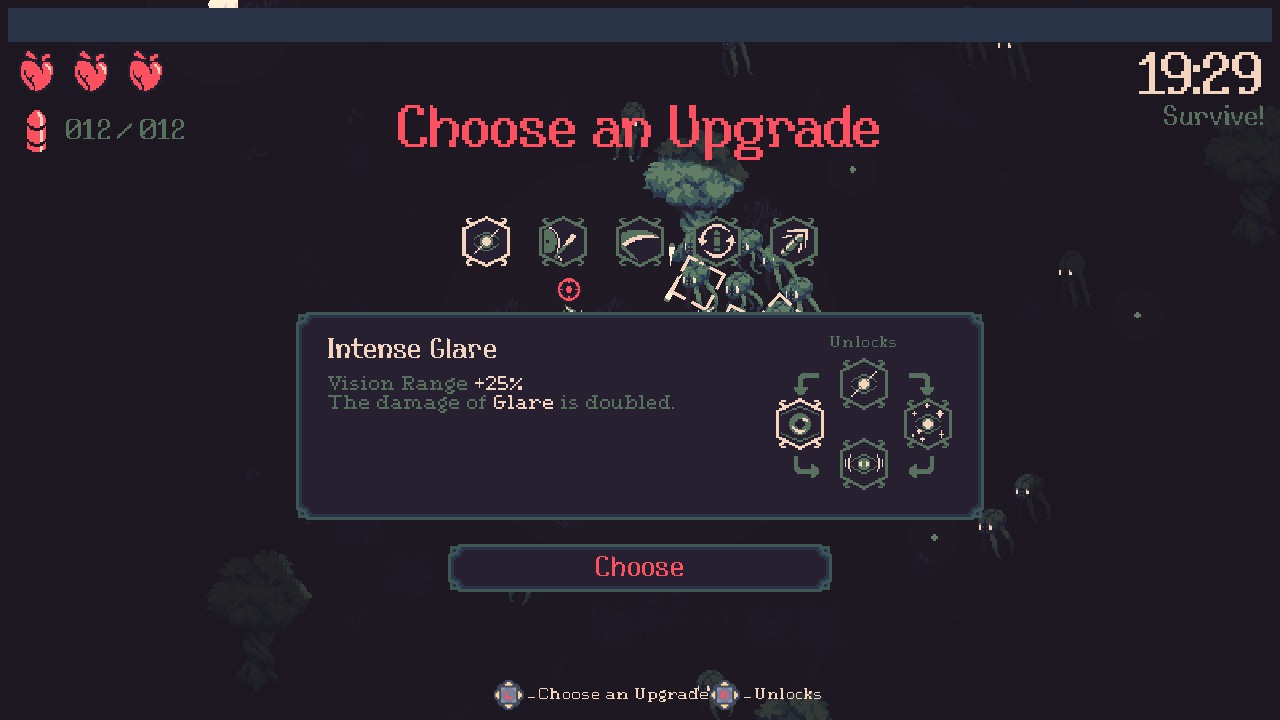The width and height of the screenshot is (1280, 720).
Task: Click the Choose an Upgrade controller prompt icon
Action: coord(508,695)
